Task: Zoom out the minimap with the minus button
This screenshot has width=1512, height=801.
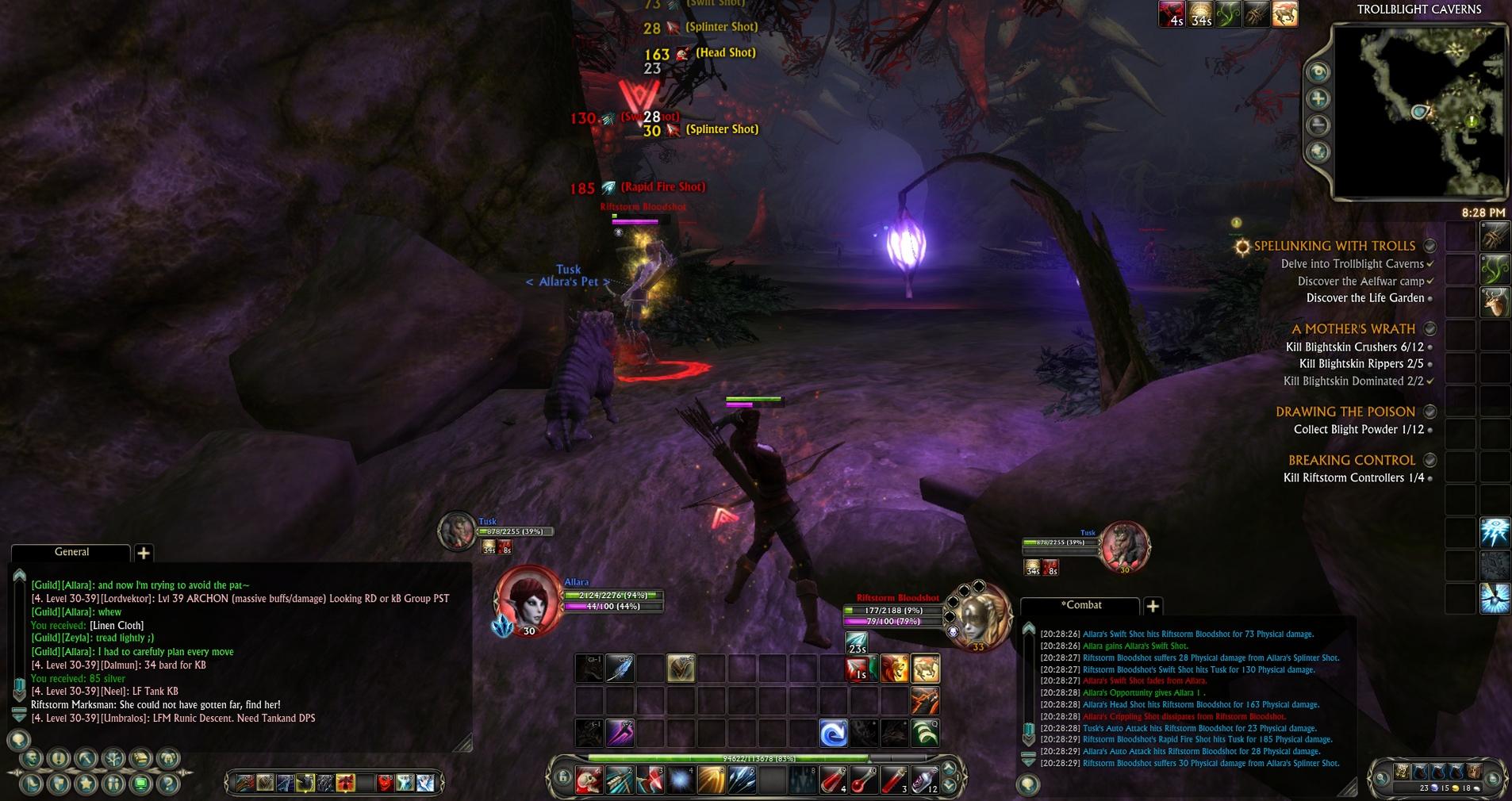Action: click(1318, 125)
